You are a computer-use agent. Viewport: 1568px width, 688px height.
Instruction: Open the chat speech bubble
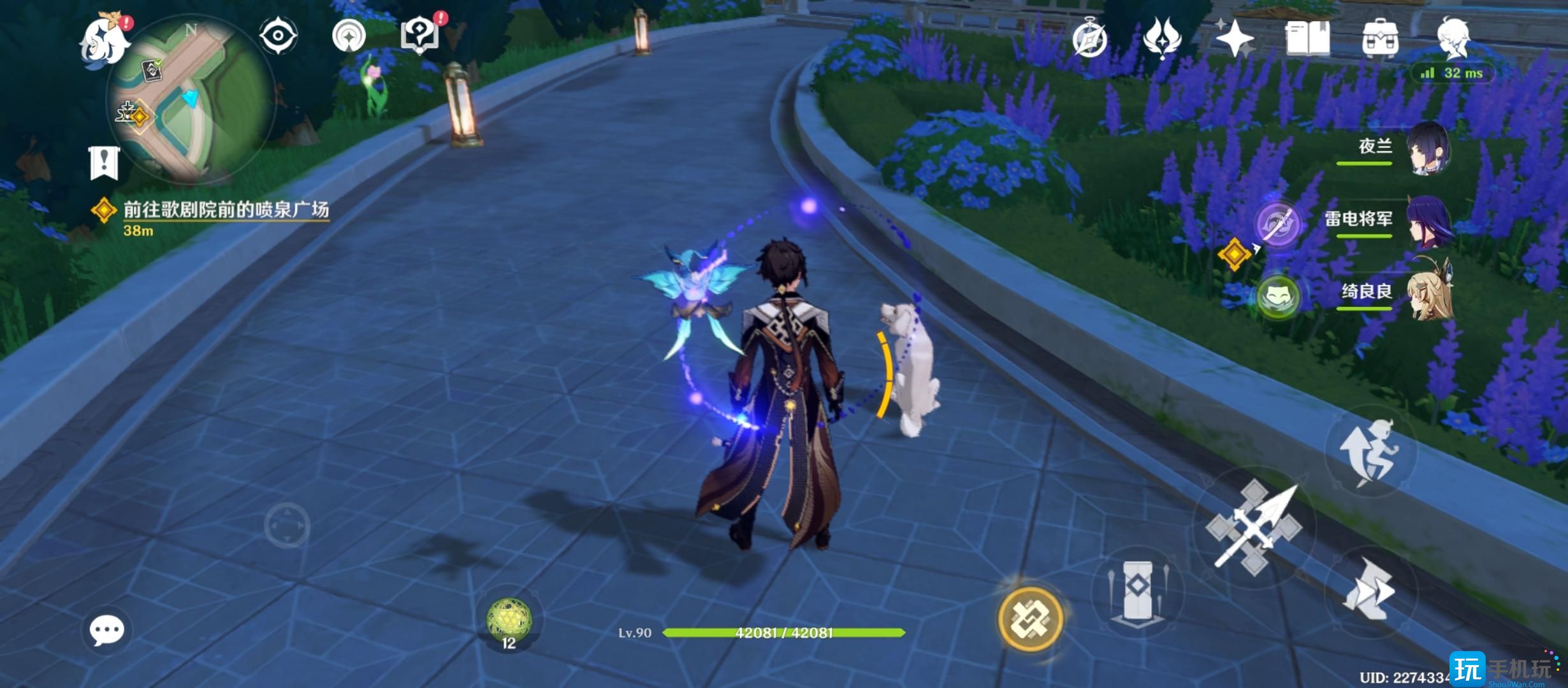[x=106, y=630]
